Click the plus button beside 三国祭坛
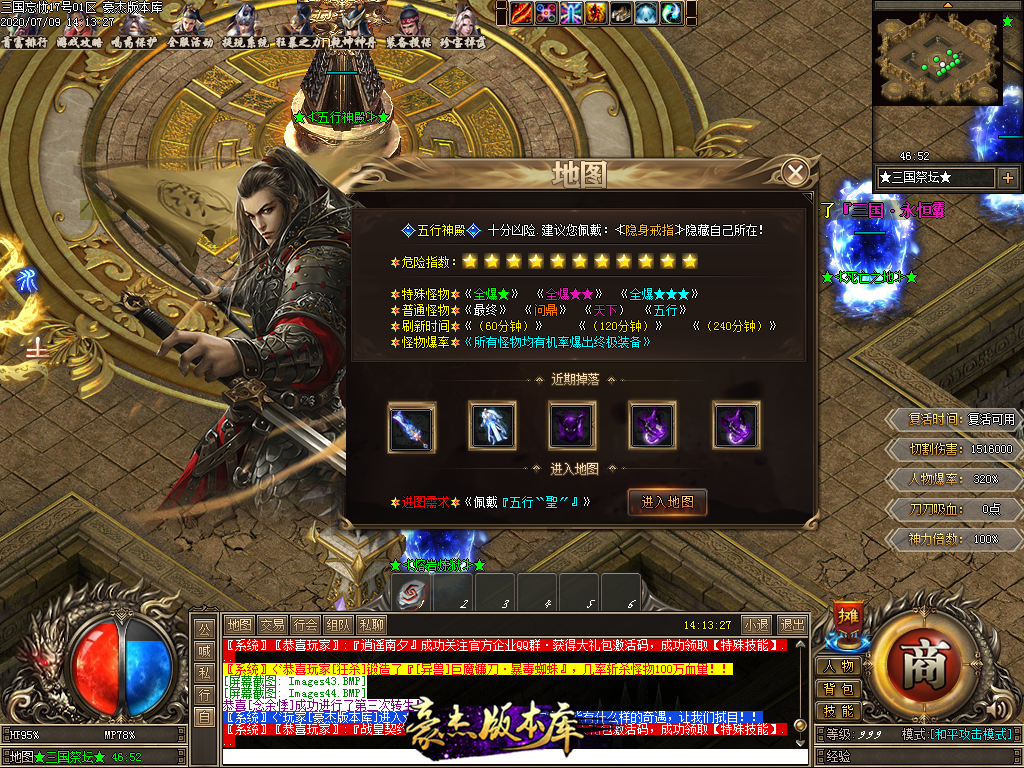The image size is (1024, 768). [1007, 178]
